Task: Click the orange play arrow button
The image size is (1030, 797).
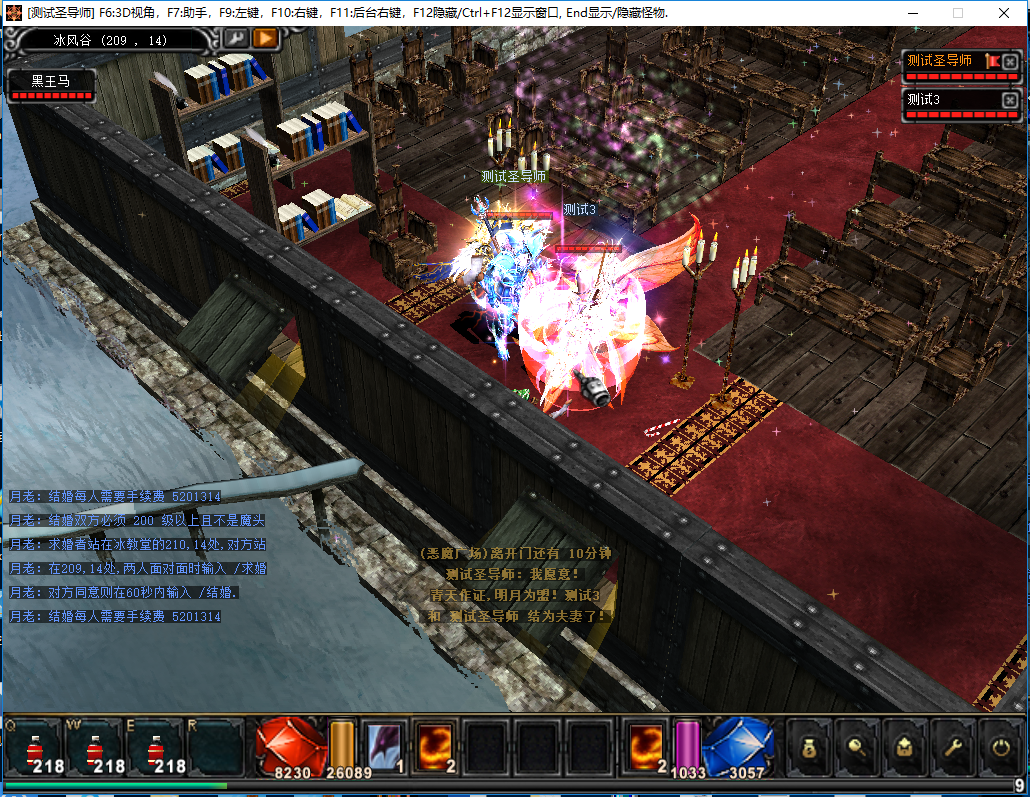Action: (265, 39)
